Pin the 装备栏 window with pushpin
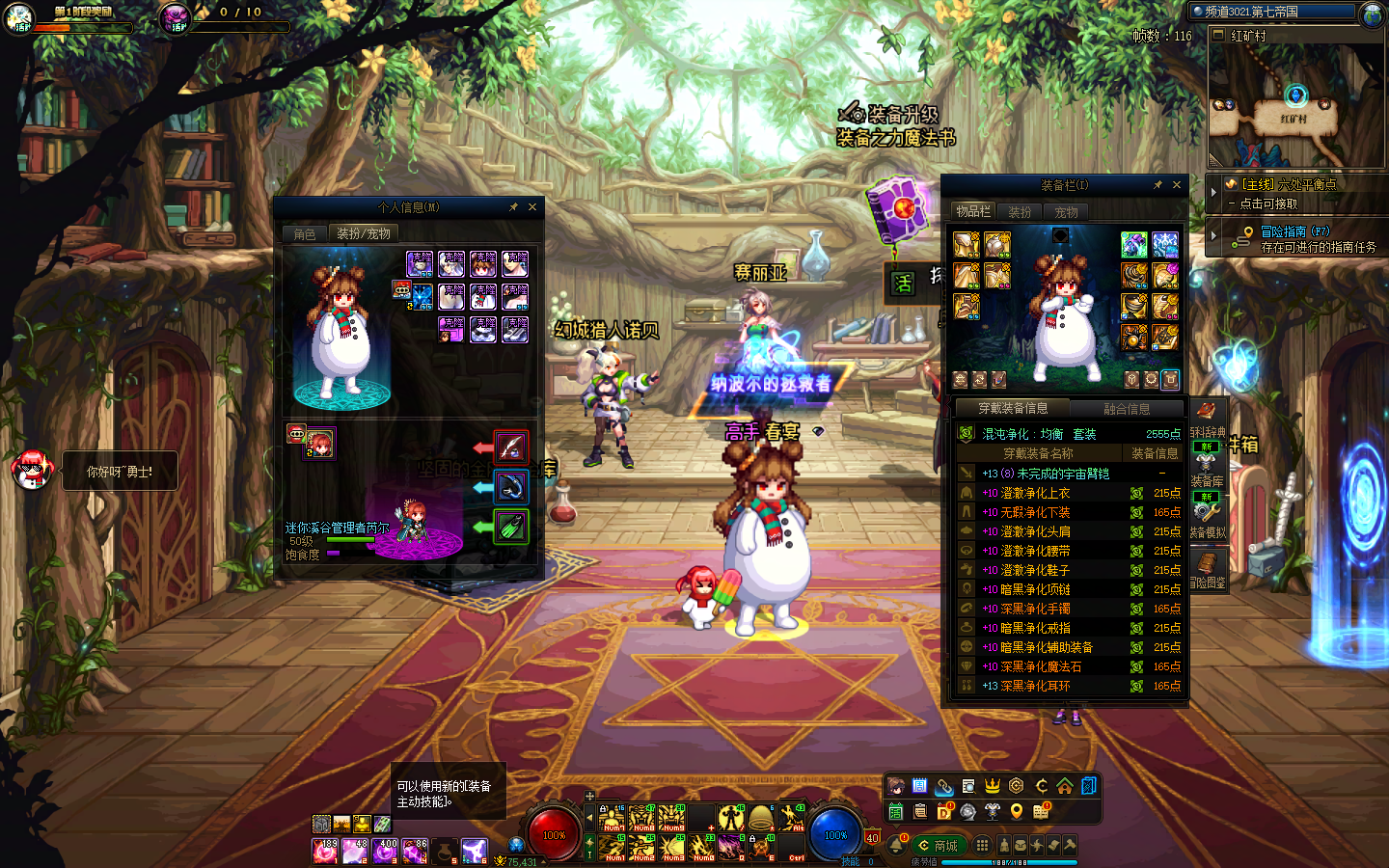The width and height of the screenshot is (1389, 868). coord(1157,185)
